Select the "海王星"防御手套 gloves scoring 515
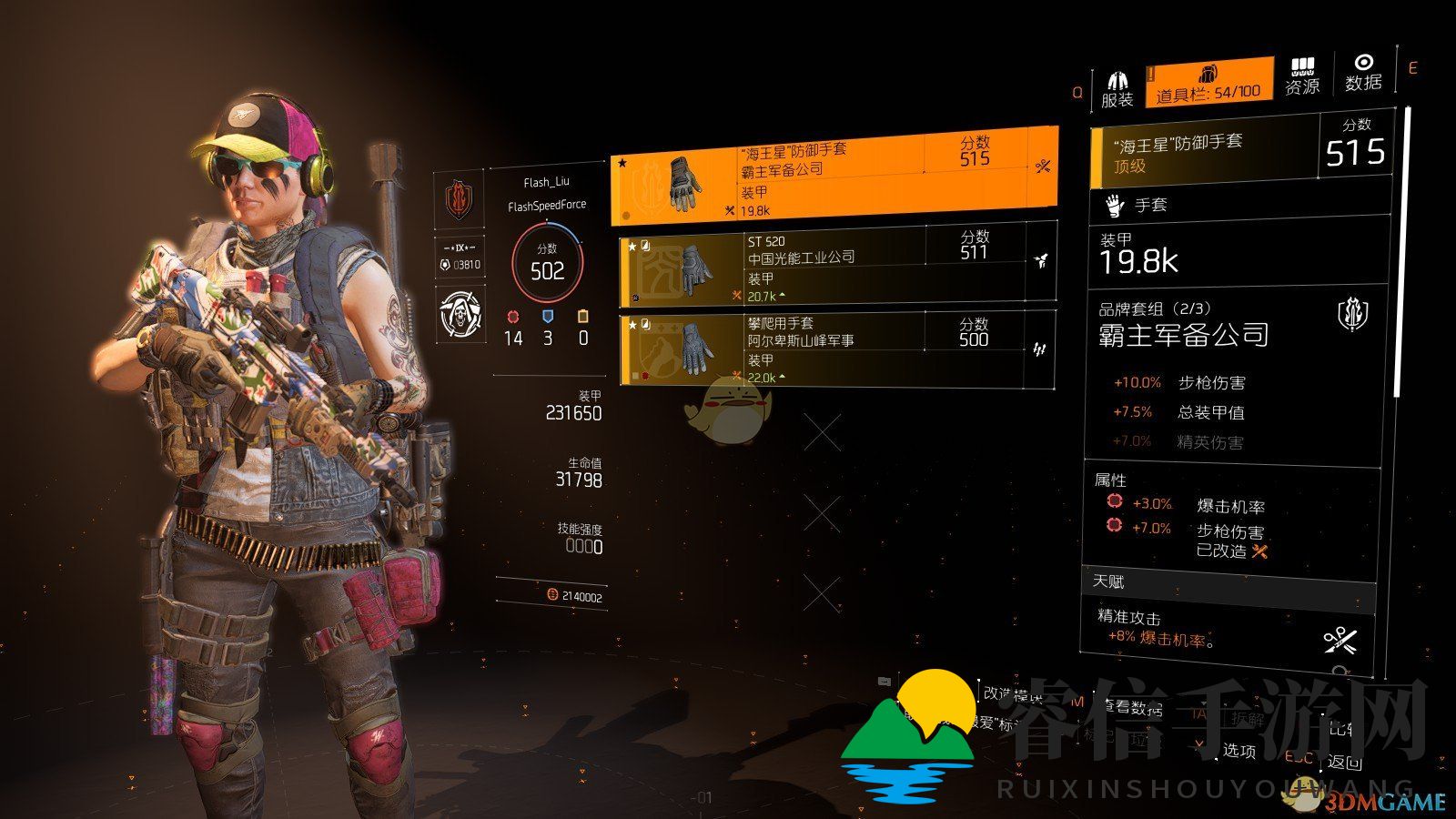The height and width of the screenshot is (819, 1456). [x=834, y=173]
